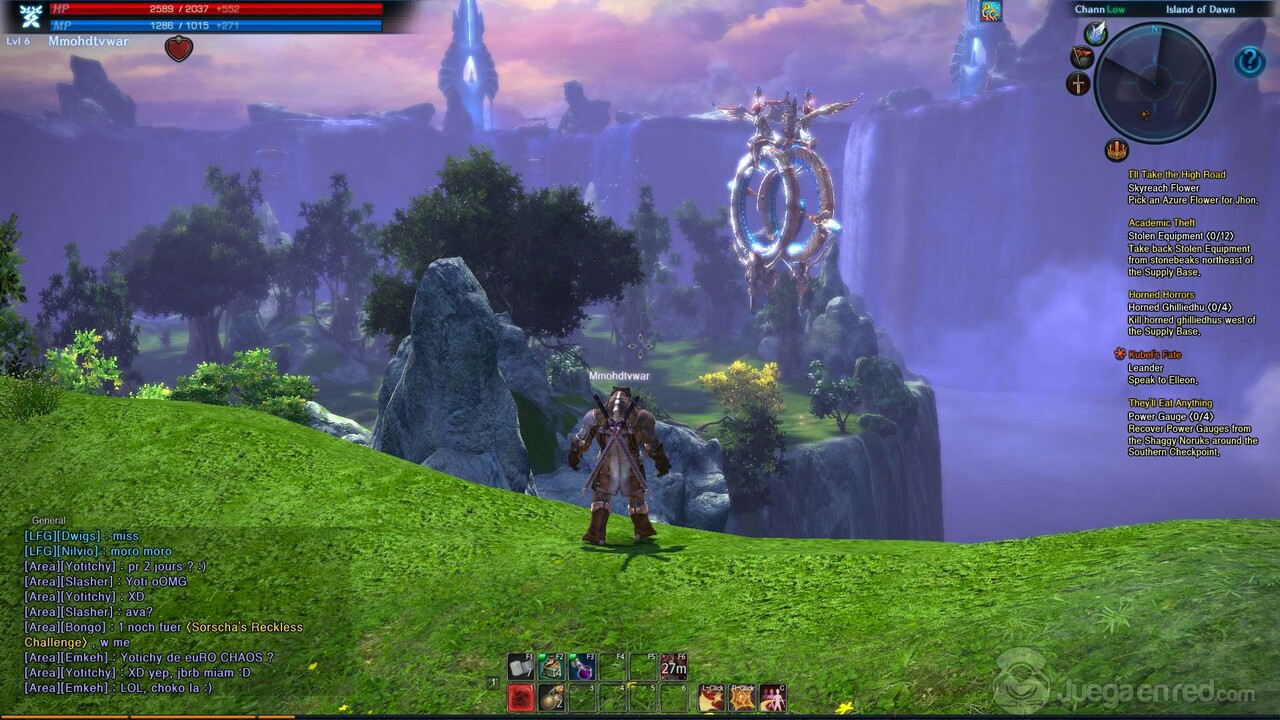Click the sword icon beside minimap
The width and height of the screenshot is (1280, 720).
point(1078,84)
